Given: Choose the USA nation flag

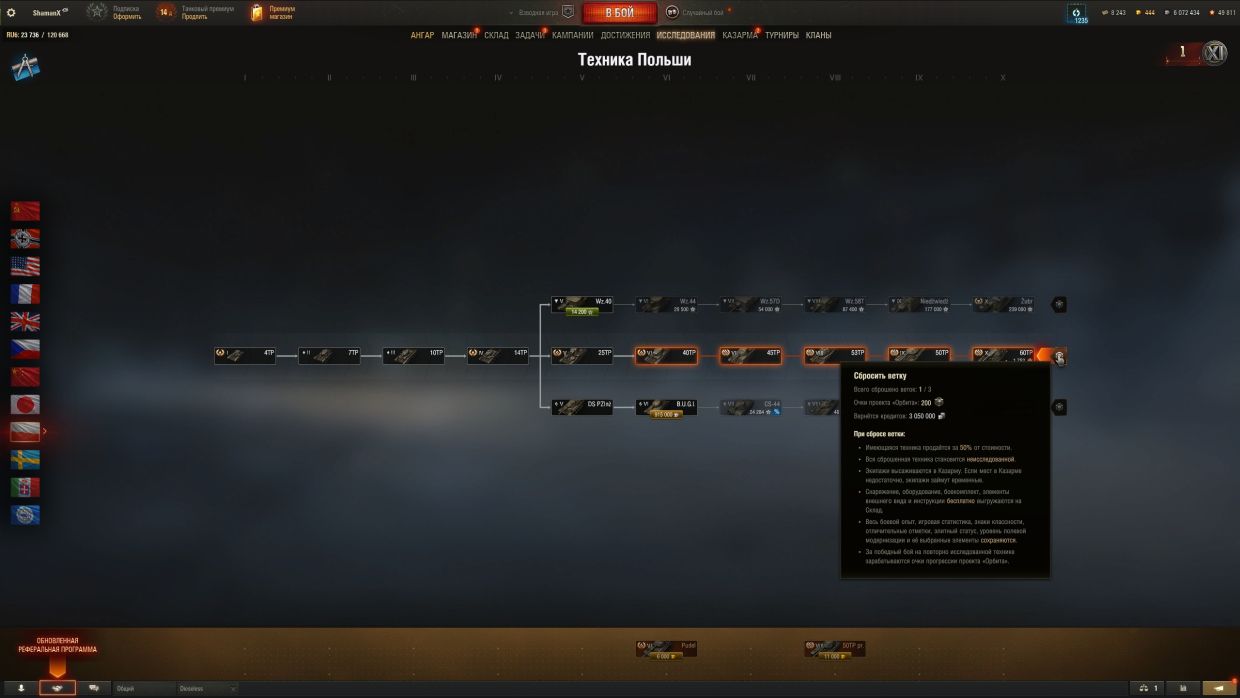Looking at the screenshot, I should click(25, 266).
